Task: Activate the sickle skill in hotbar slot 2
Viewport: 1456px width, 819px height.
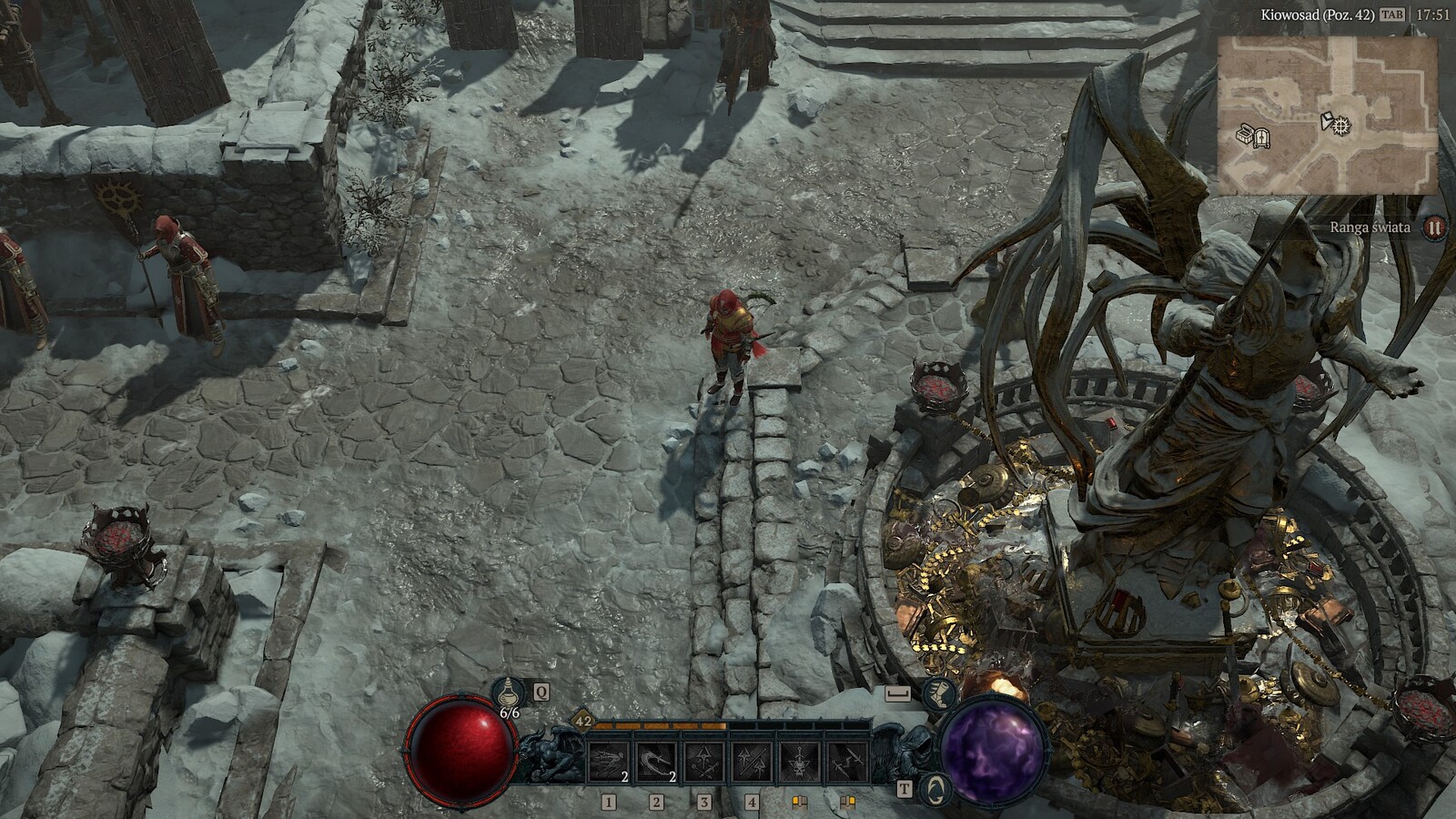Action: click(655, 760)
